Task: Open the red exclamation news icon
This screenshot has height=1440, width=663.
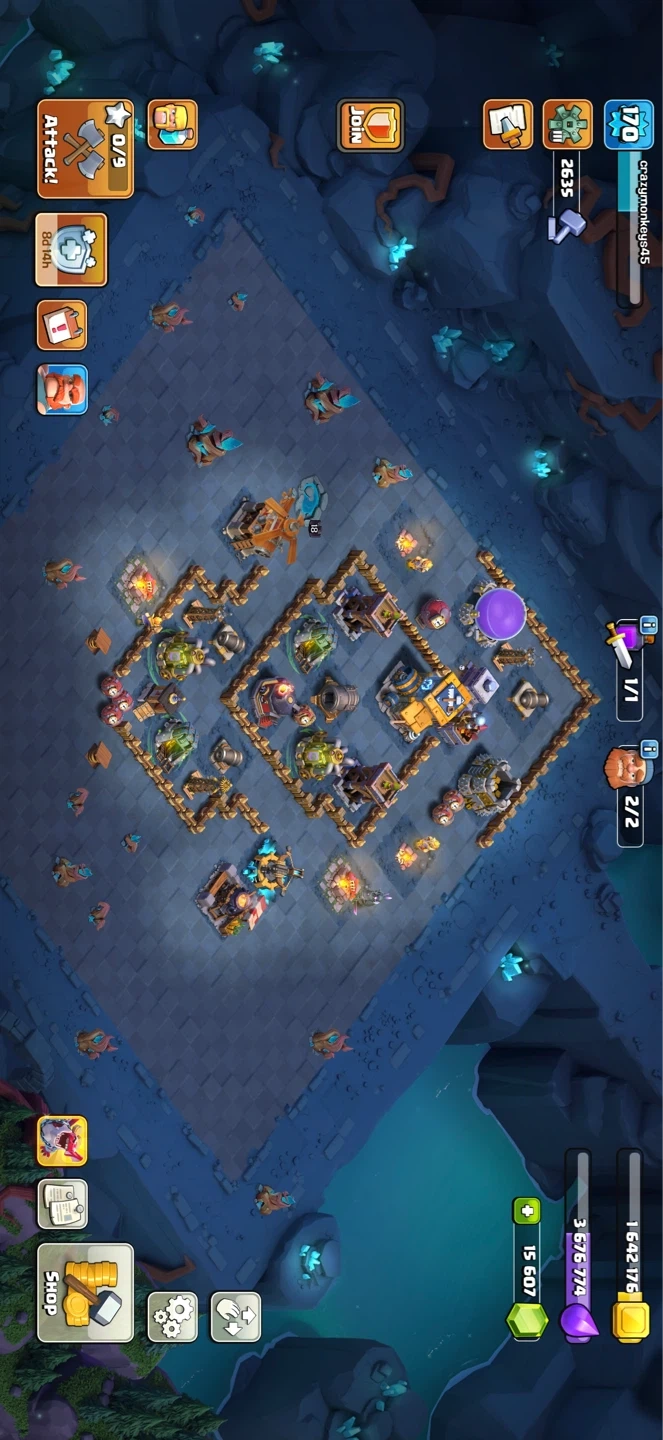Action: pos(62,326)
